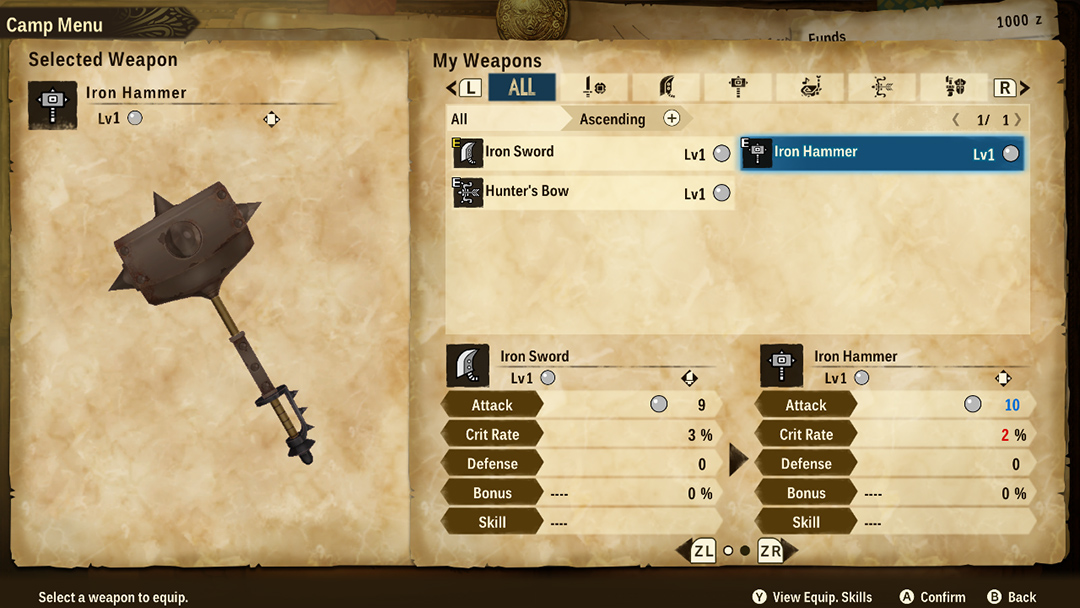Open the gunlance weapons tab
The height and width of the screenshot is (608, 1080).
coord(955,87)
